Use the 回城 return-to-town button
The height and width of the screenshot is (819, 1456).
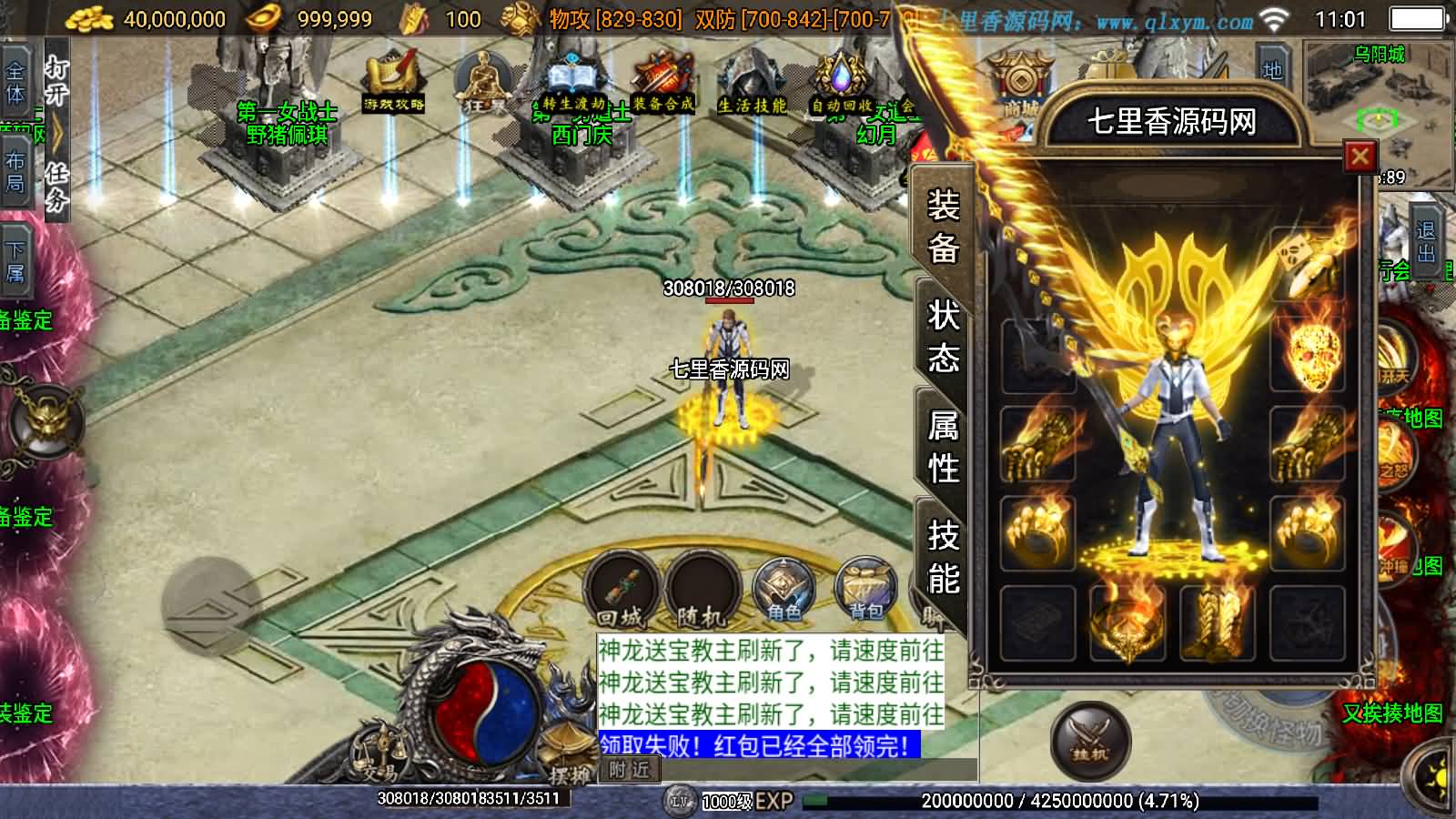pyautogui.click(x=621, y=590)
